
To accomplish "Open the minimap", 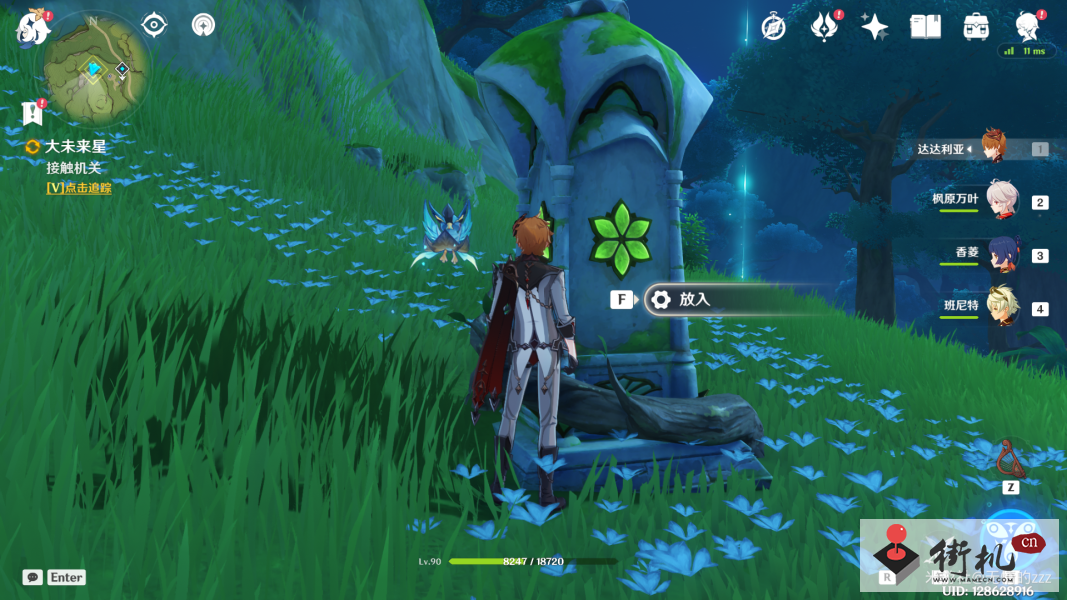I will coord(96,68).
